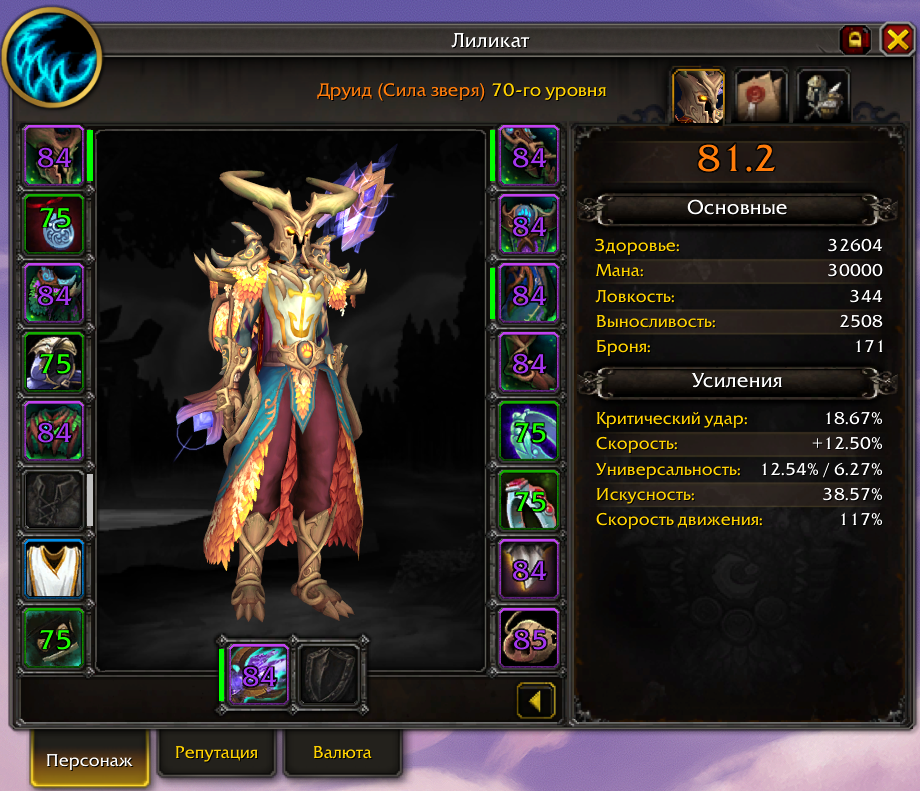Select the ring slot with the red gem
This screenshot has height=791, width=920.
tap(528, 500)
